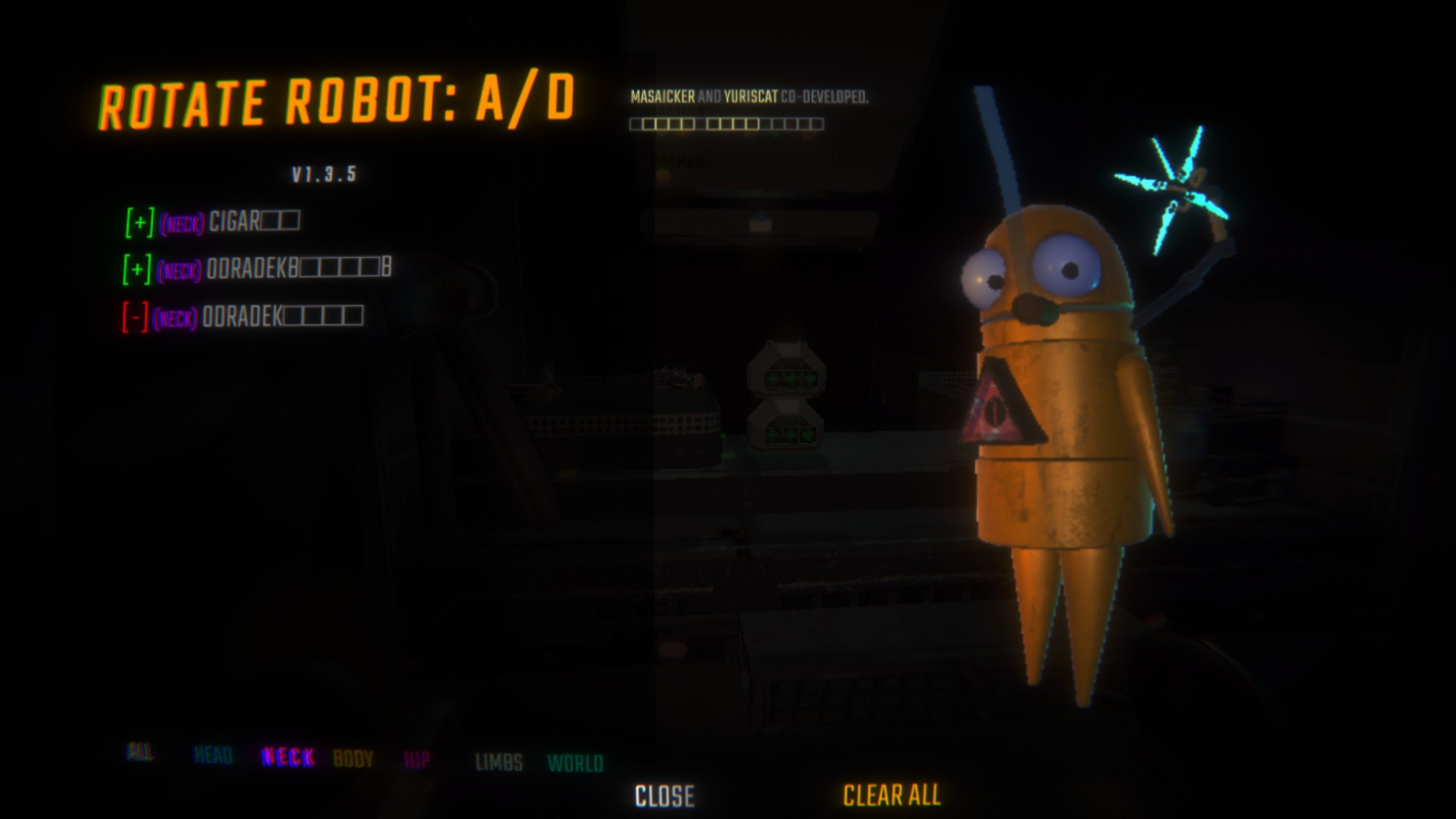Image resolution: width=1456 pixels, height=819 pixels.
Task: View the World cosmetics tab
Action: [x=575, y=763]
